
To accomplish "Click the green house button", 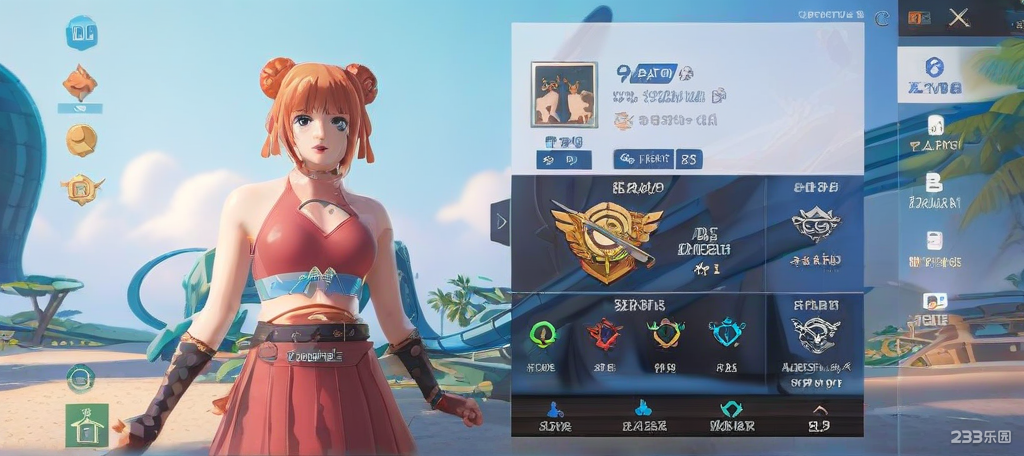I will (86, 425).
